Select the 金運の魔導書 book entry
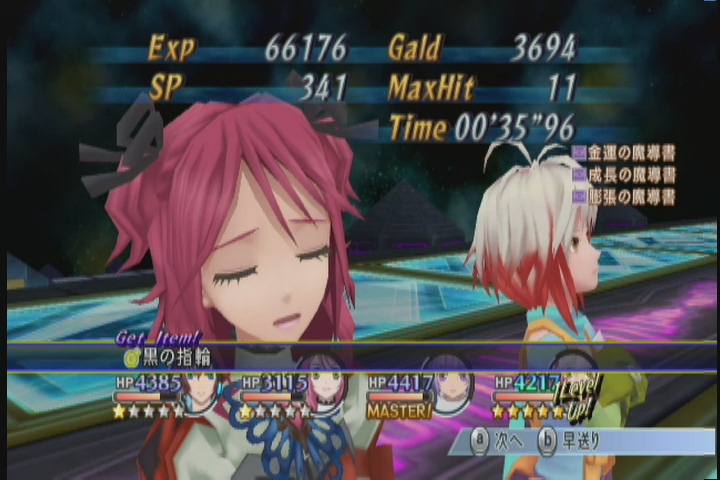The height and width of the screenshot is (480, 720). pyautogui.click(x=624, y=153)
